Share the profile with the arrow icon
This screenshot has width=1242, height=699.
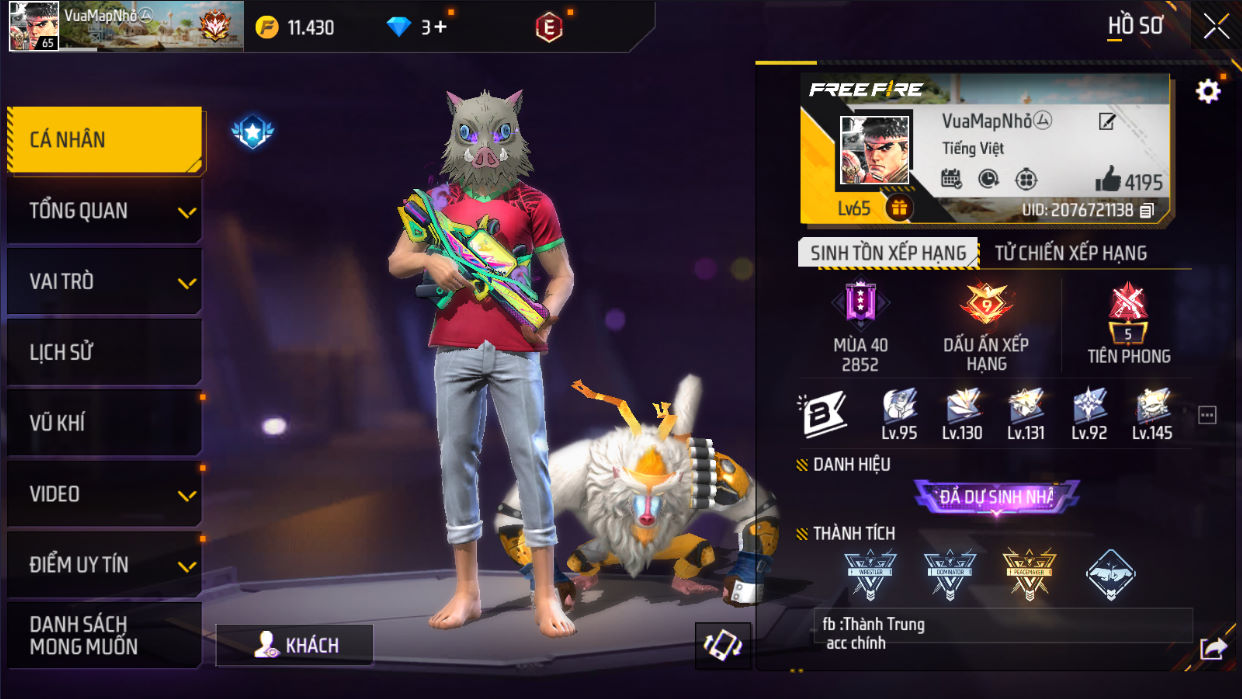(x=1213, y=649)
